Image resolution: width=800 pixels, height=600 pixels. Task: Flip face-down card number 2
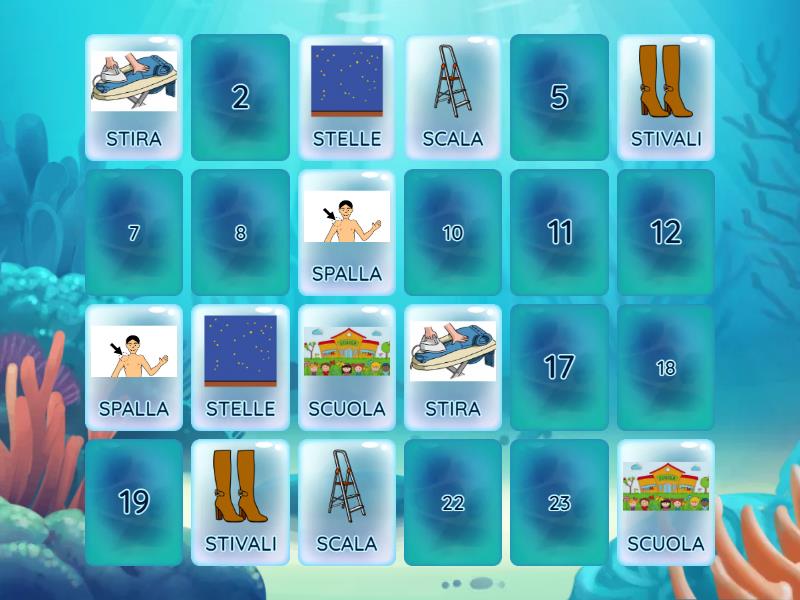coord(240,97)
